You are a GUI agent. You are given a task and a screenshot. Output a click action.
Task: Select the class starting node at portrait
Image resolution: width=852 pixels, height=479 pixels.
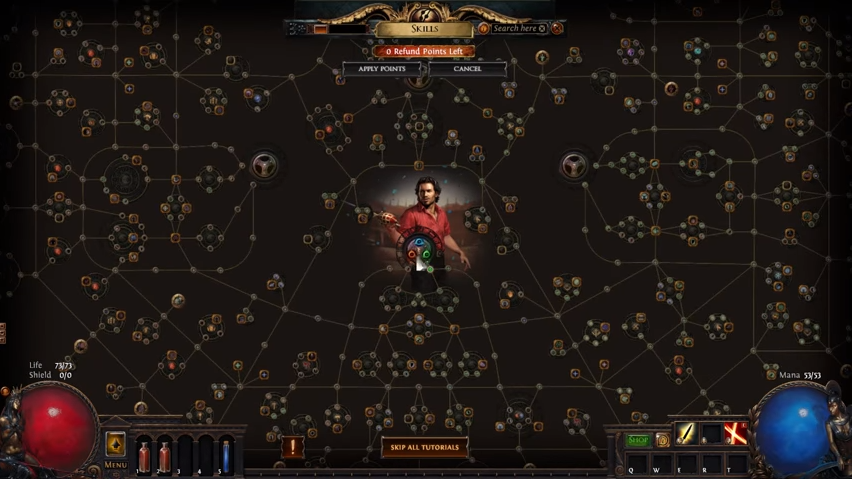click(x=418, y=254)
